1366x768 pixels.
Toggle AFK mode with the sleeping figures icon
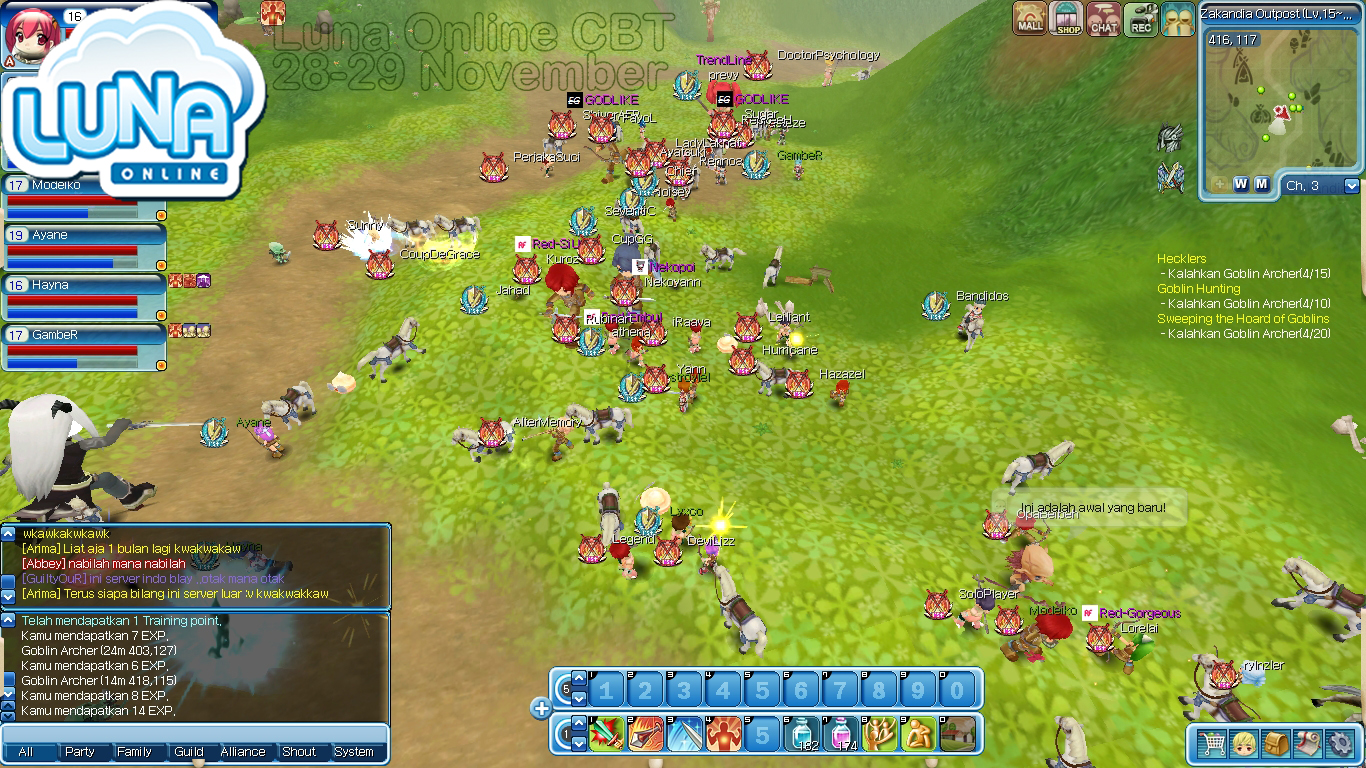coord(1178,18)
